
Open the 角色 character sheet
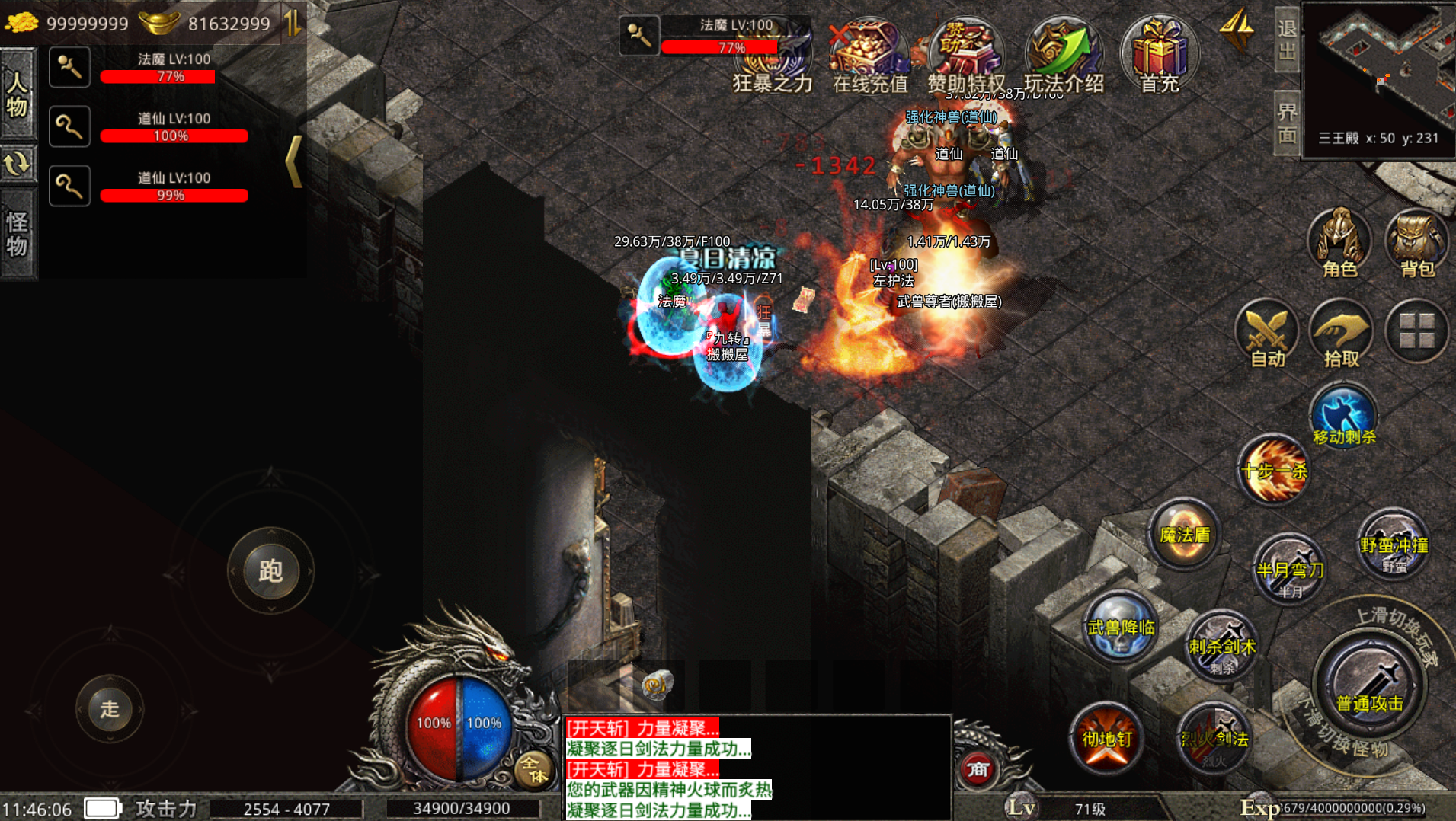pyautogui.click(x=1339, y=242)
